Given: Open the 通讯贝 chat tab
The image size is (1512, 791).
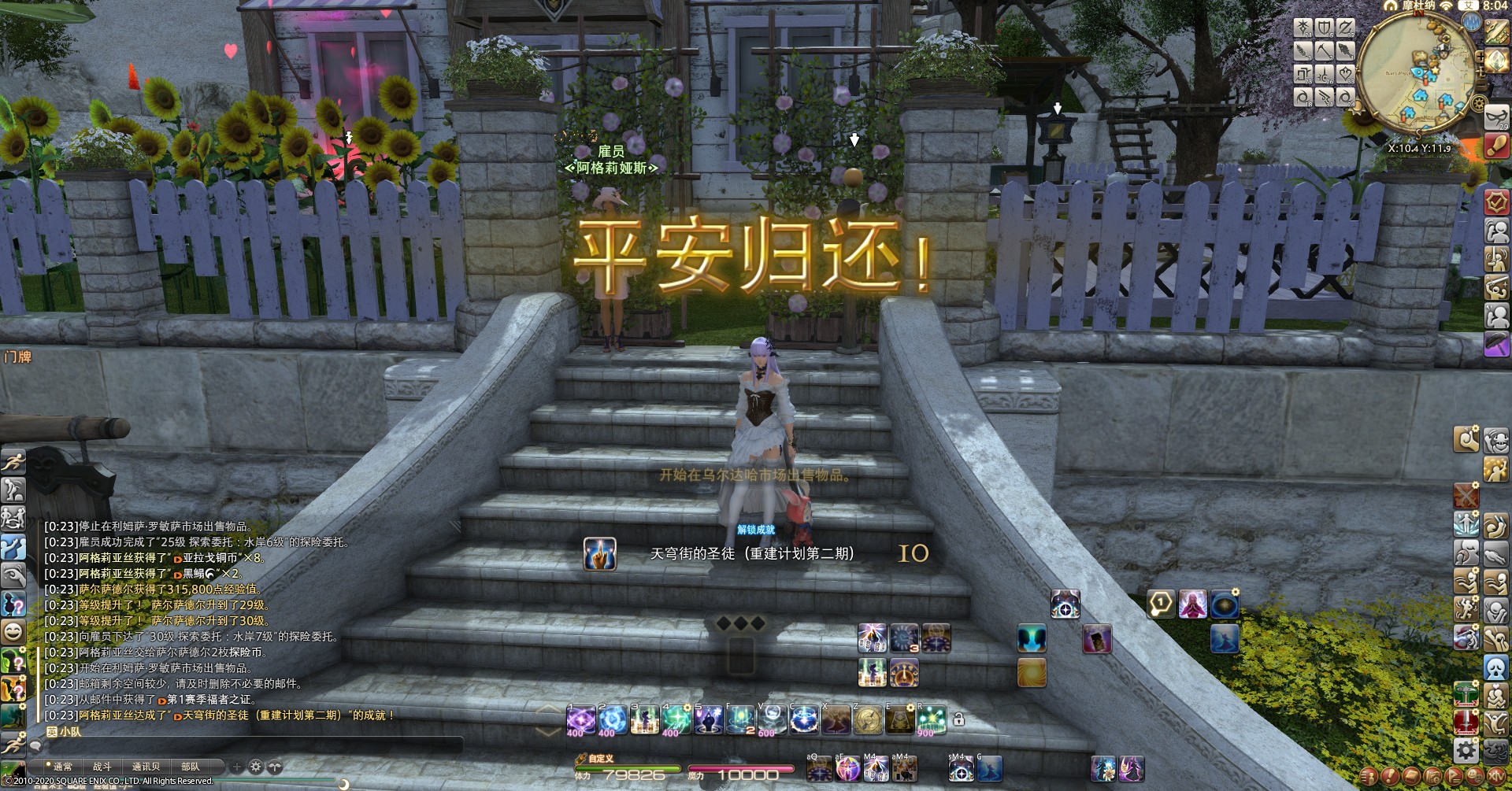Looking at the screenshot, I should click(x=146, y=766).
